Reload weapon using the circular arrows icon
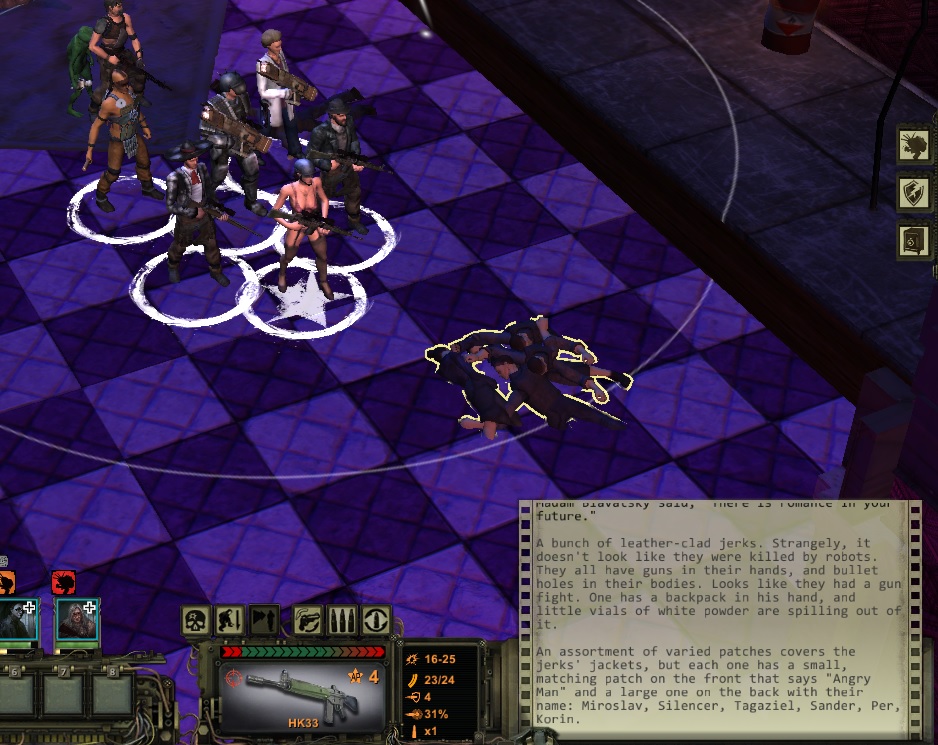Screen dimensions: 938x745 pos(376,621)
